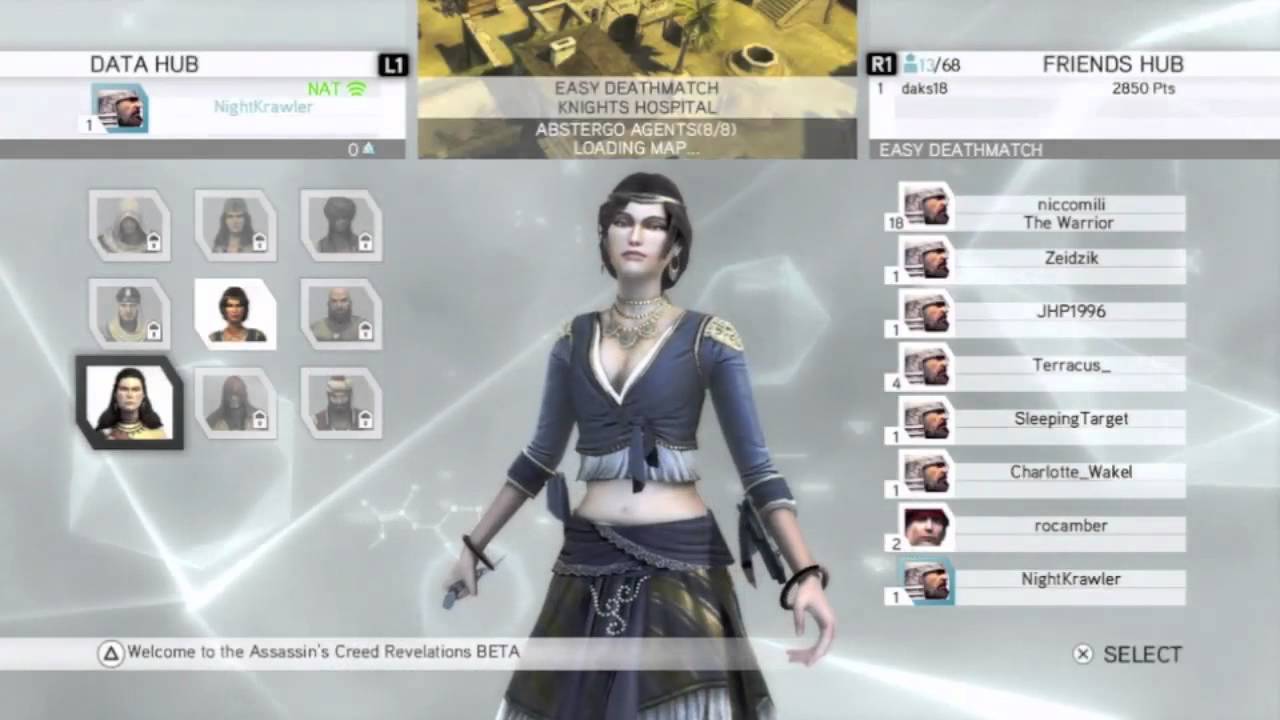Select rocamber in the lobby roster
The height and width of the screenshot is (720, 1280).
[1070, 526]
